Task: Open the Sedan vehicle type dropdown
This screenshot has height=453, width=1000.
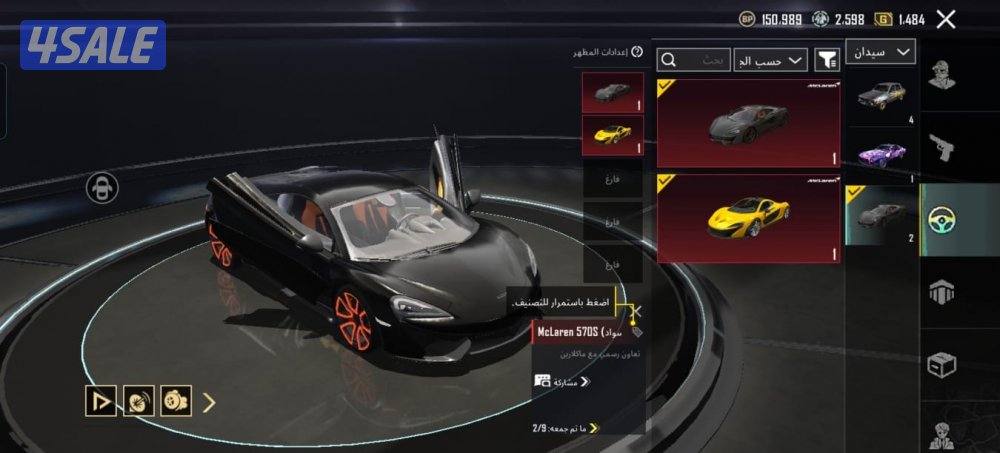Action: pyautogui.click(x=881, y=52)
